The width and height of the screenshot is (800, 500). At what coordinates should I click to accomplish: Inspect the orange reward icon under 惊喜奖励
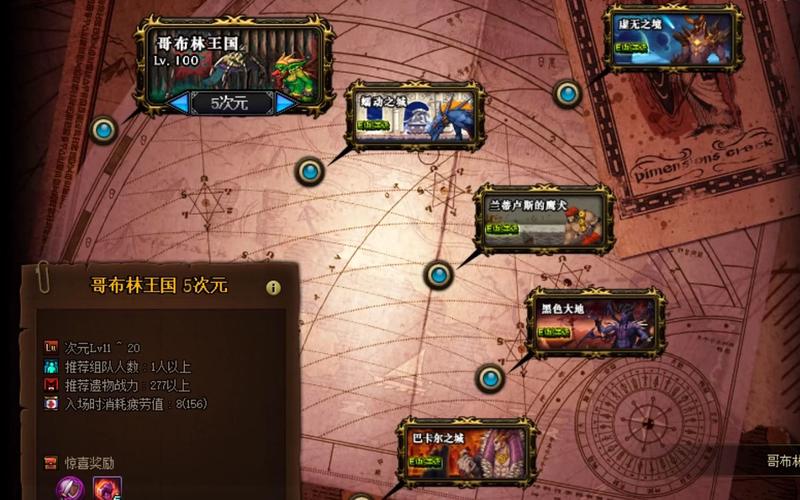107,488
